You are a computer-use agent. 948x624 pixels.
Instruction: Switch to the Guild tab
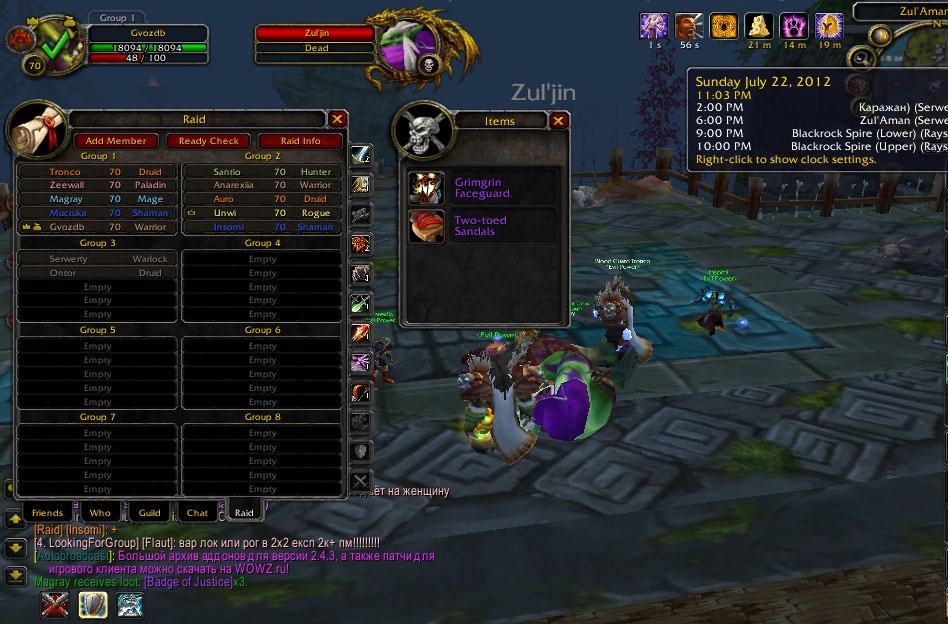150,513
